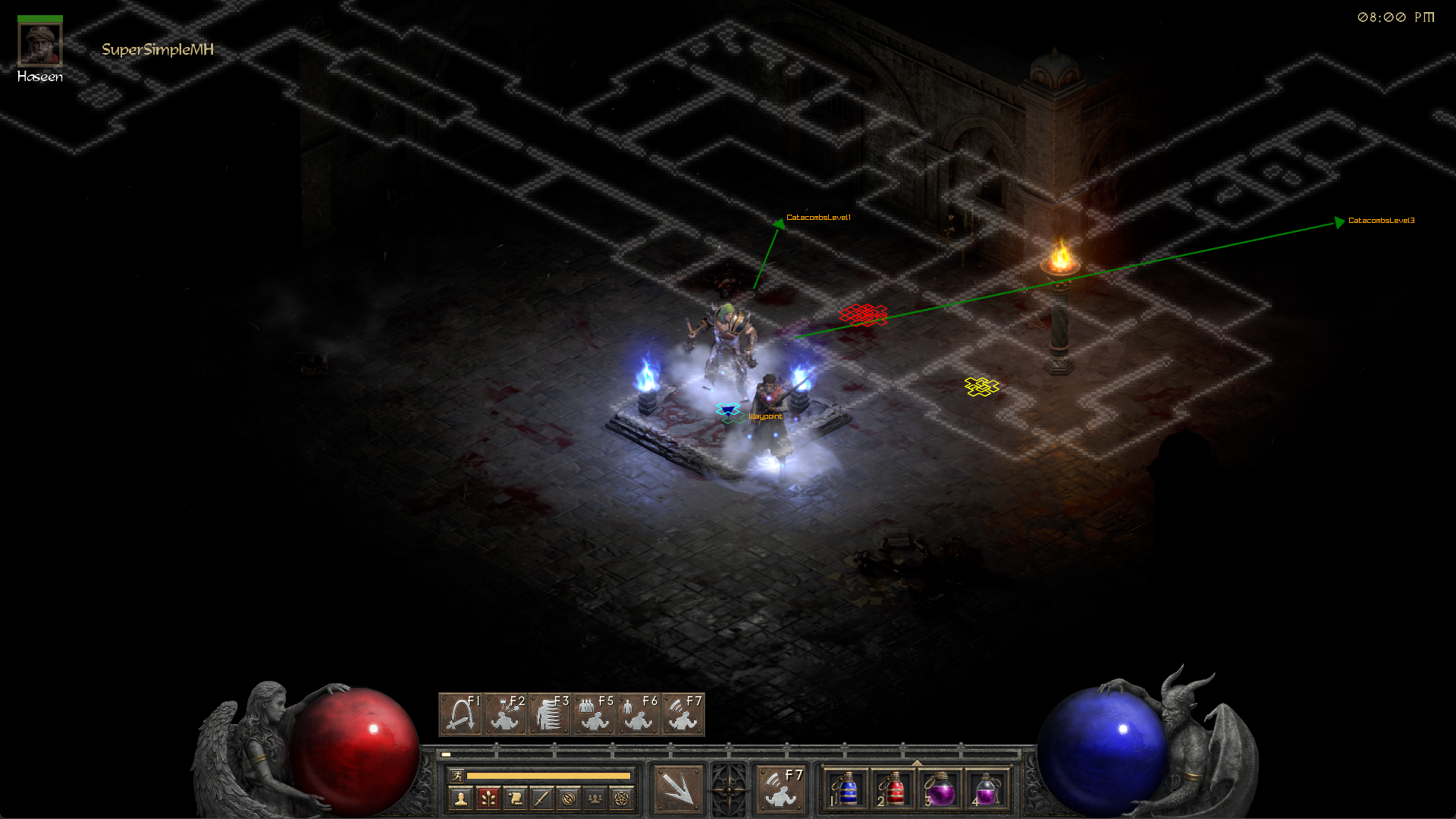Open the character screen bust icon

click(460, 798)
